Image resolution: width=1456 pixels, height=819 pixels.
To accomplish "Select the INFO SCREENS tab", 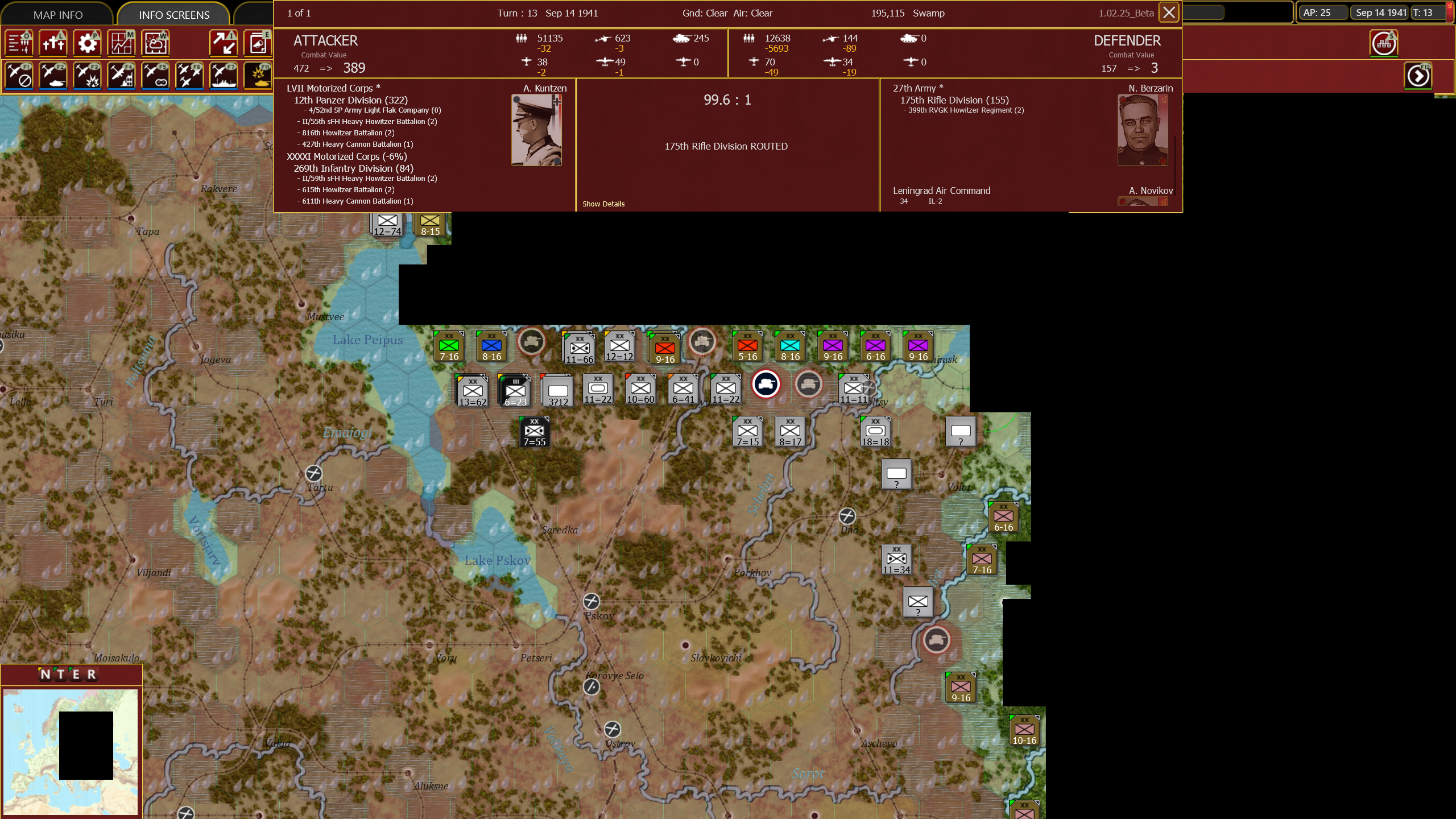I will click(x=173, y=14).
